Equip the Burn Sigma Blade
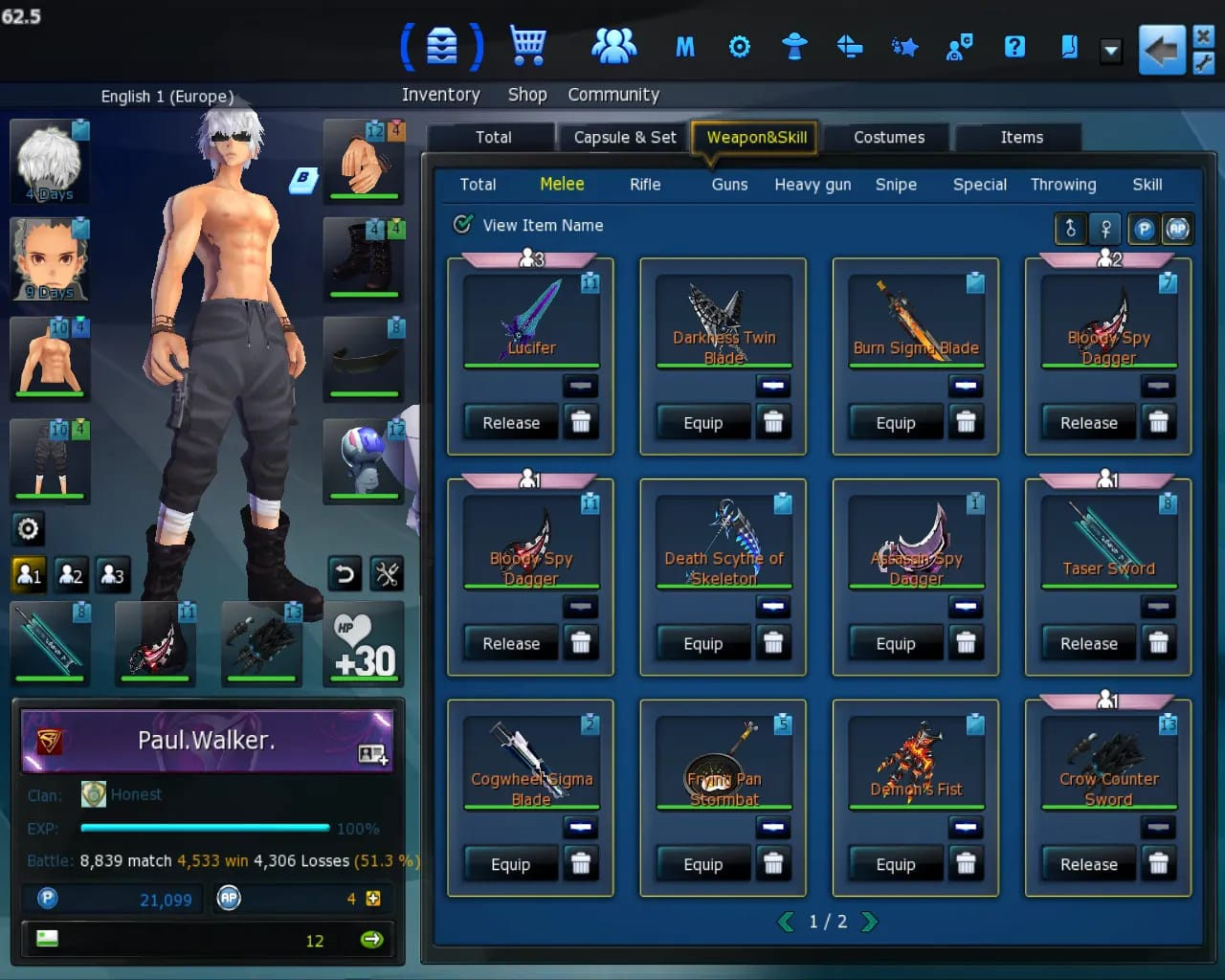 896,423
